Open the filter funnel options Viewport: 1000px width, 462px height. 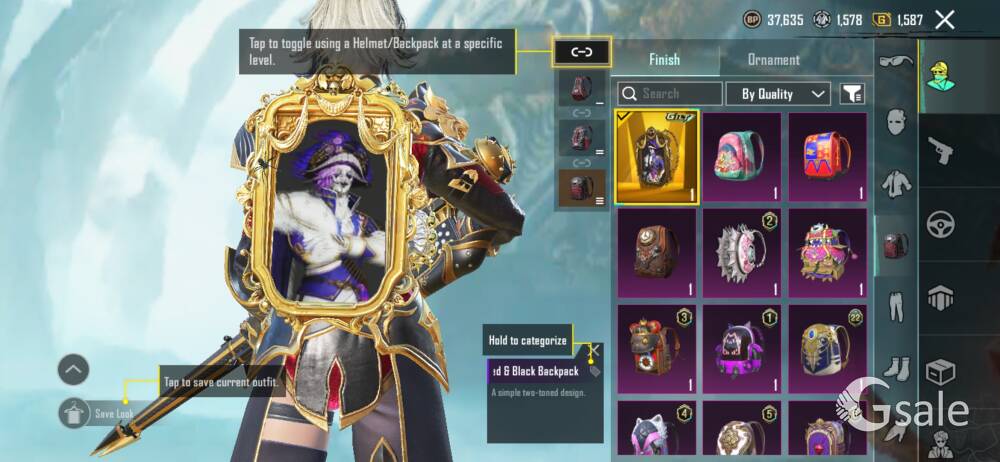(x=852, y=94)
